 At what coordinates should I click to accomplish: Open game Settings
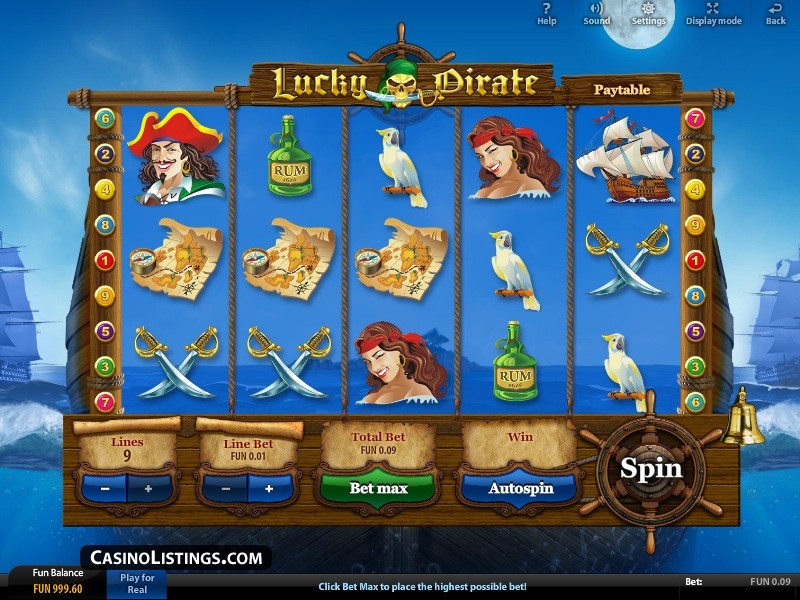click(x=648, y=13)
